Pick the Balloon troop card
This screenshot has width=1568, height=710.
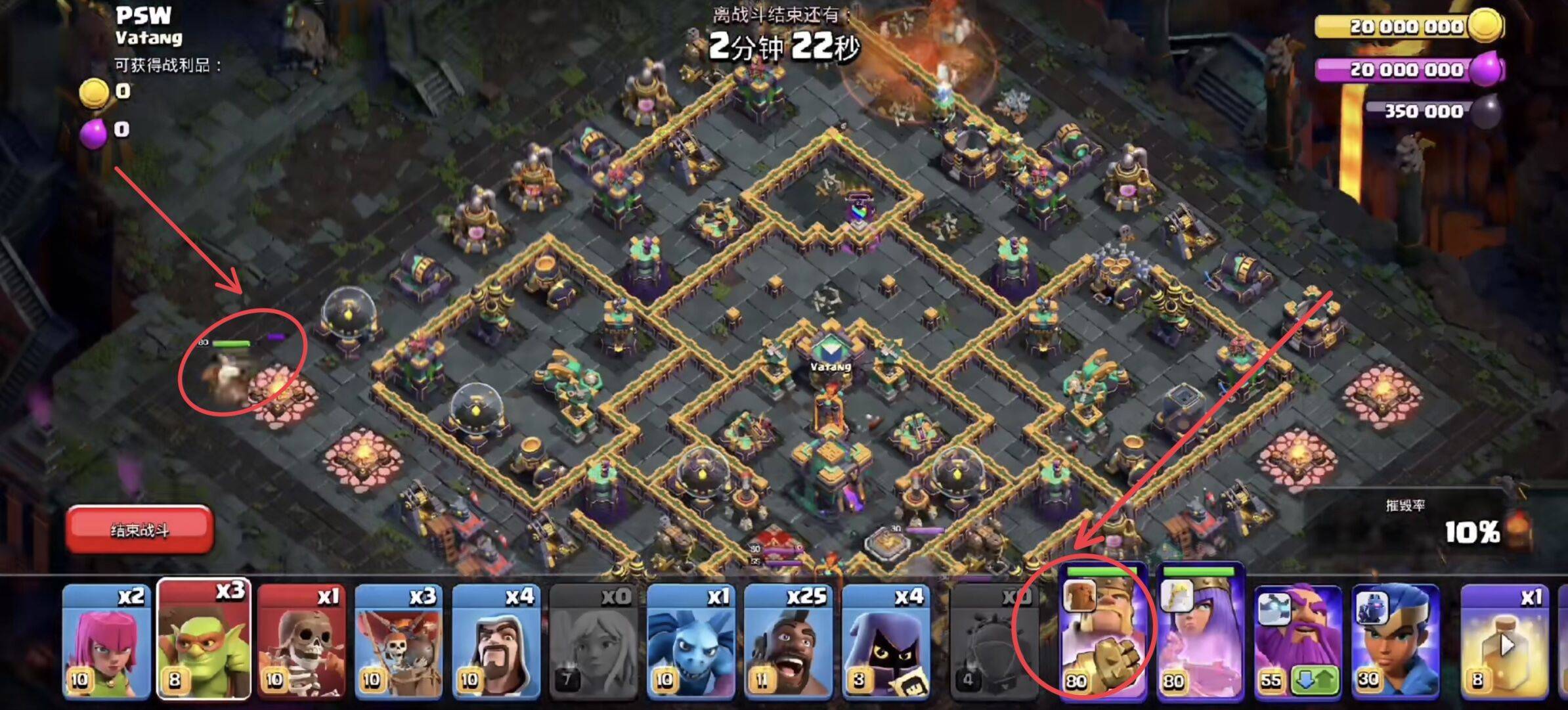pyautogui.click(x=399, y=640)
